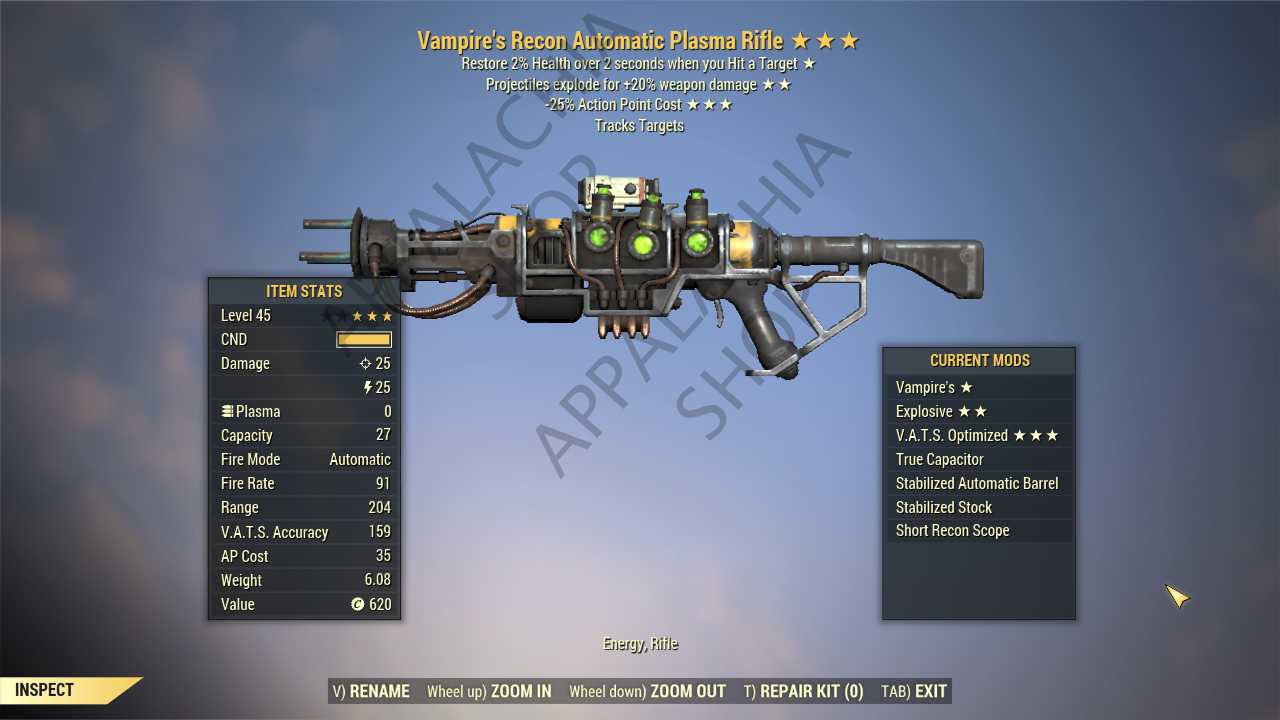
Task: Click the stars next to Level 45
Action: [370, 315]
